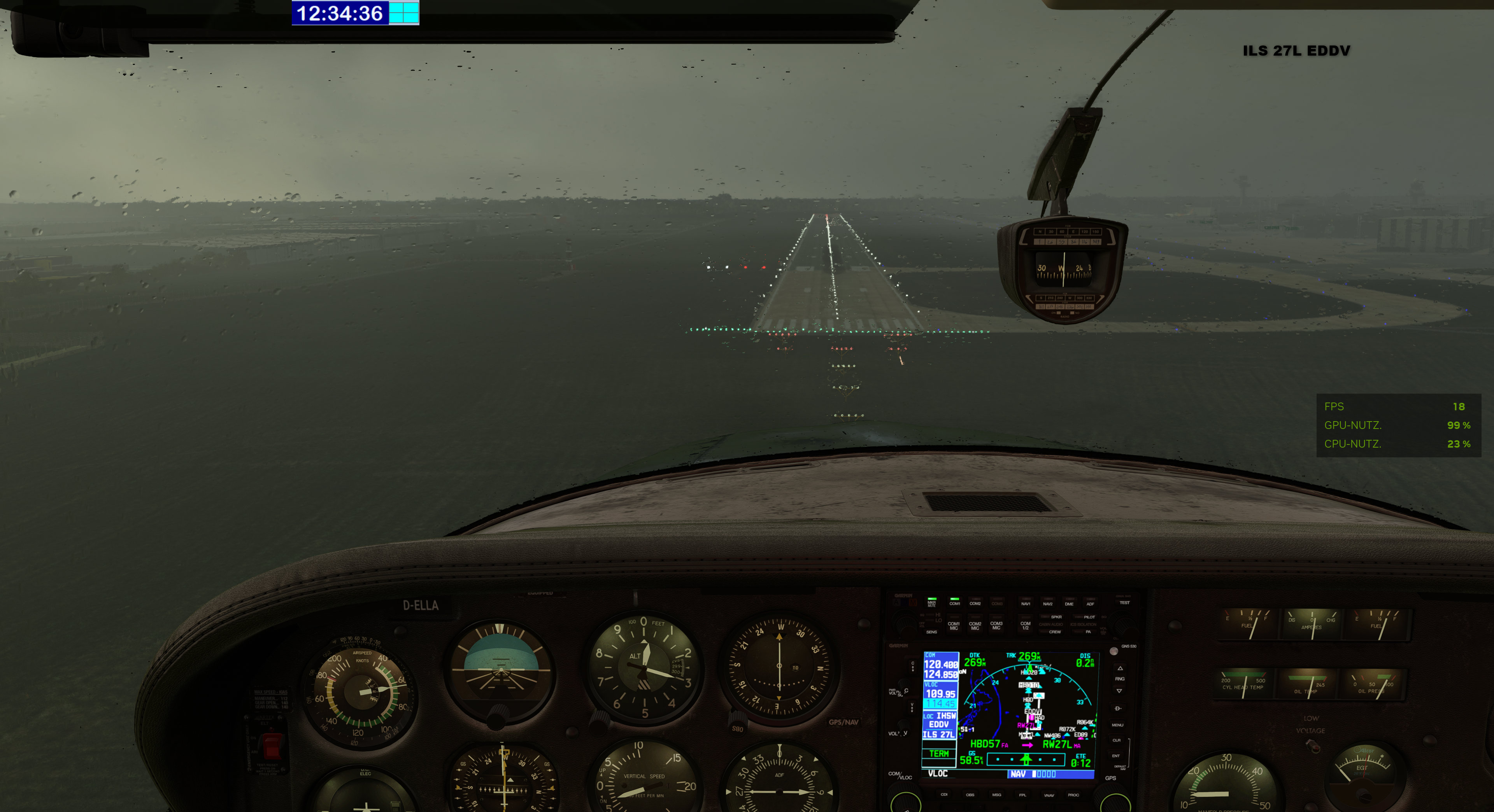The width and height of the screenshot is (1494, 812).
Task: Confirm with the GNS 530 ENT button
Action: point(1116,756)
